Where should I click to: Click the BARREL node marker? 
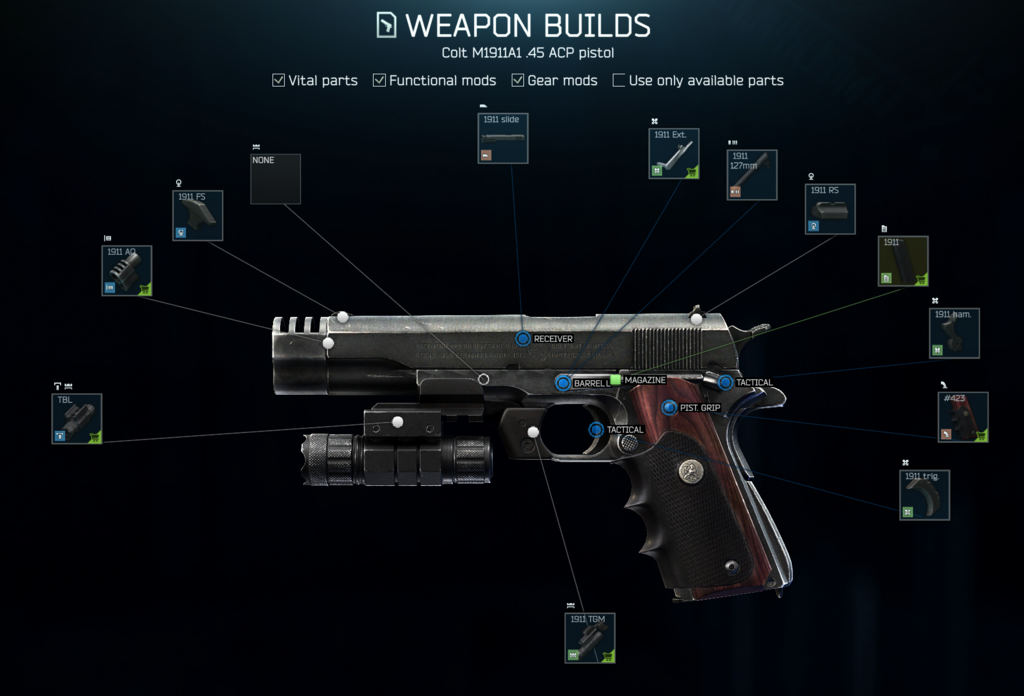[x=563, y=383]
